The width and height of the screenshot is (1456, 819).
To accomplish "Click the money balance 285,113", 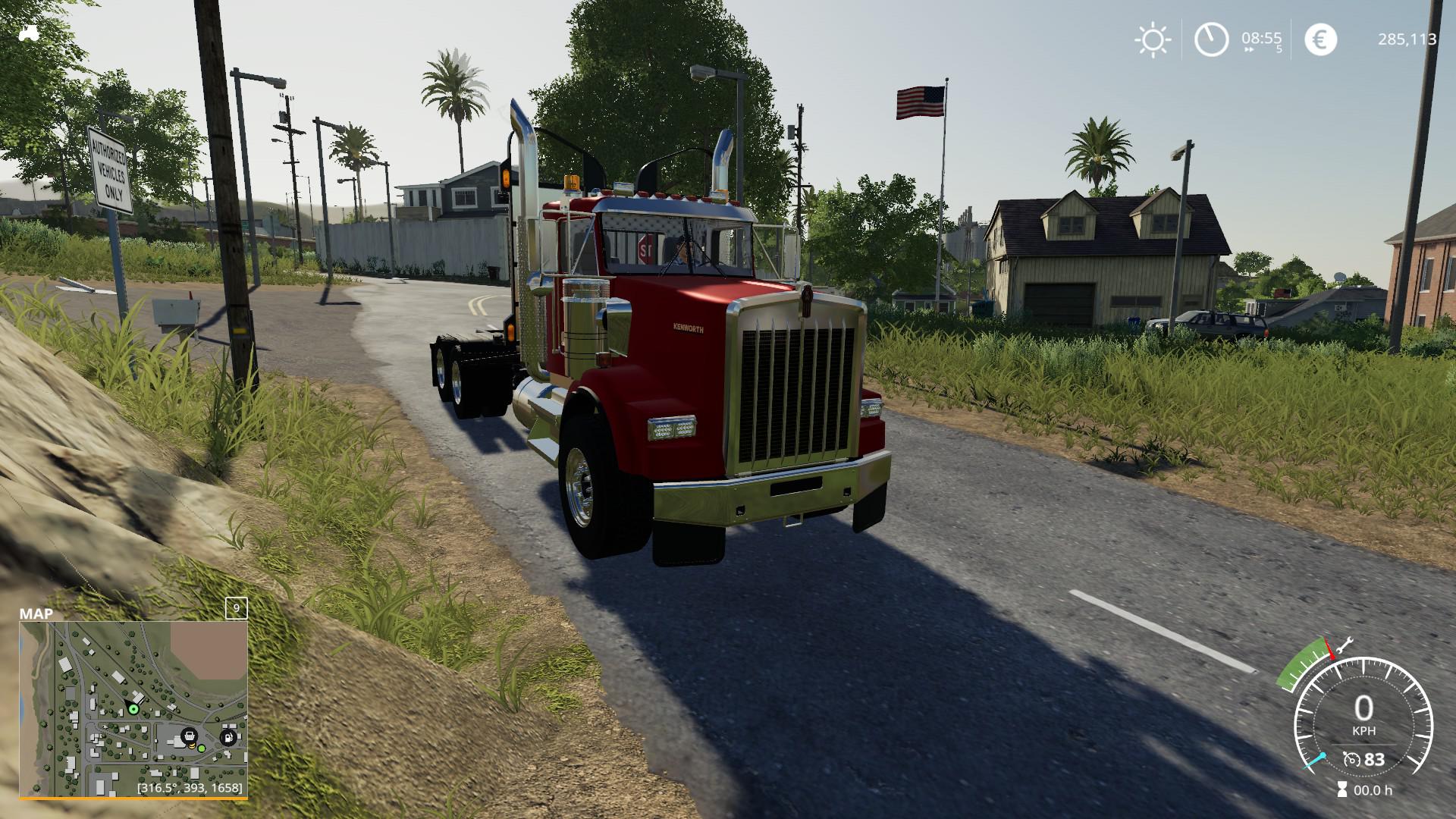I will 1407,38.
